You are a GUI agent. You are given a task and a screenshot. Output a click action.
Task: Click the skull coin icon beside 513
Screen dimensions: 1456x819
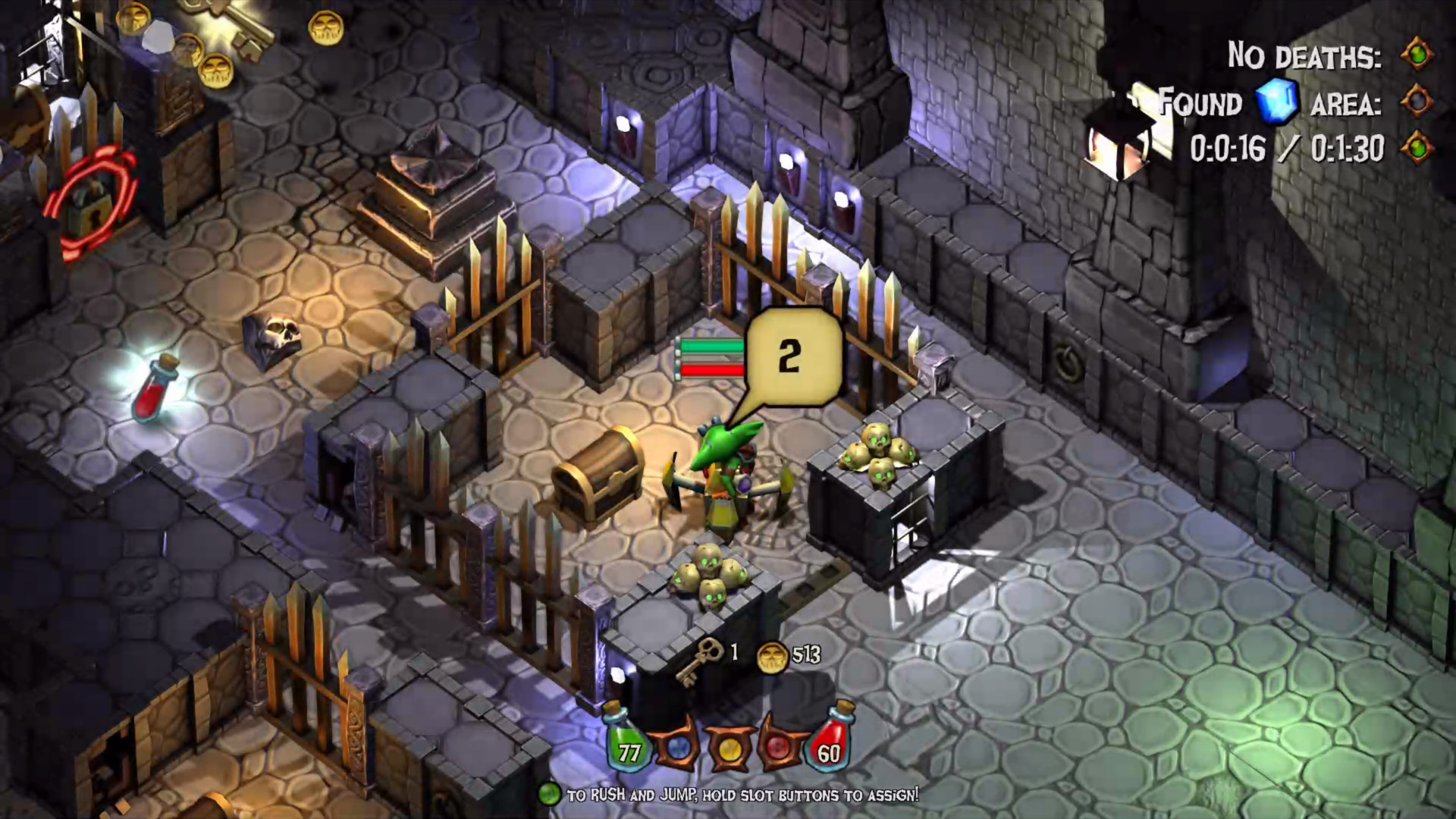772,657
